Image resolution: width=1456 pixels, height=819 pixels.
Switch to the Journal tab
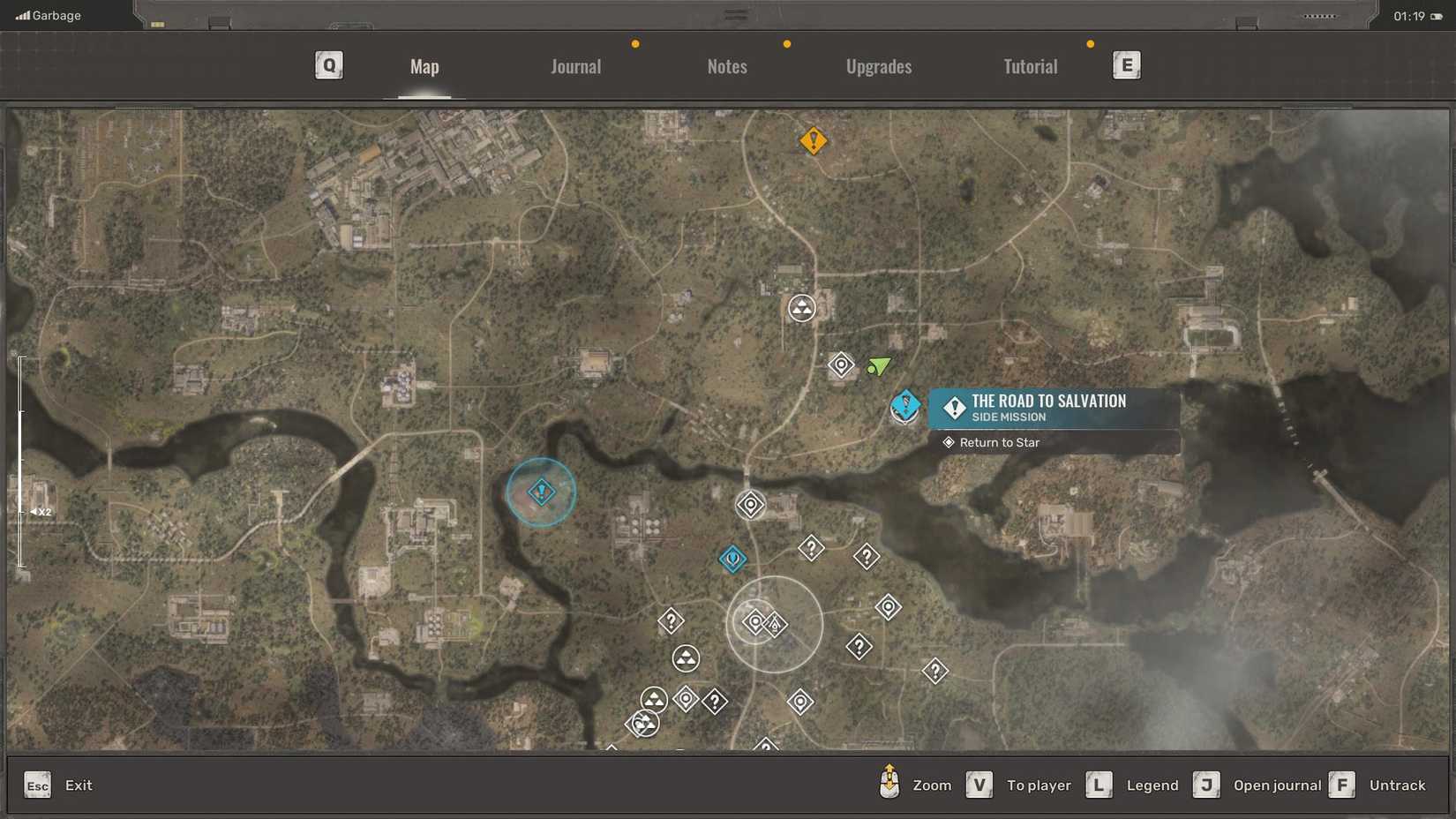pyautogui.click(x=575, y=65)
